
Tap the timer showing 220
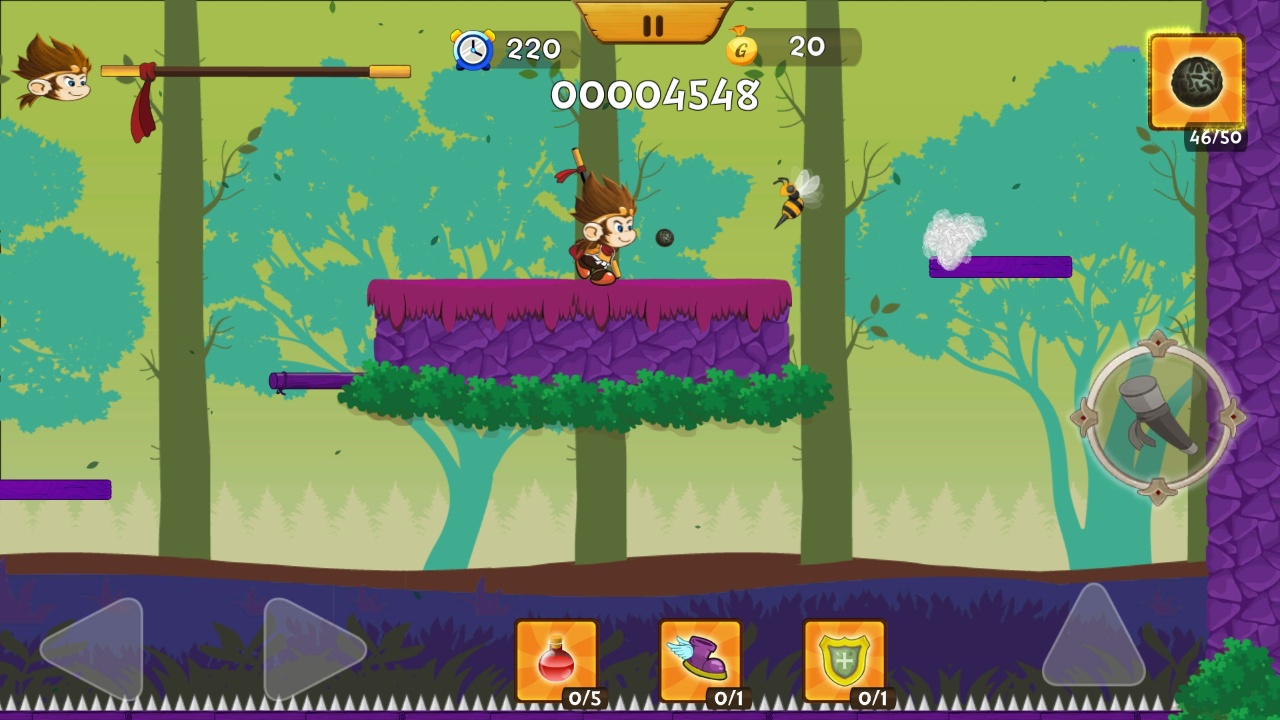click(x=534, y=46)
